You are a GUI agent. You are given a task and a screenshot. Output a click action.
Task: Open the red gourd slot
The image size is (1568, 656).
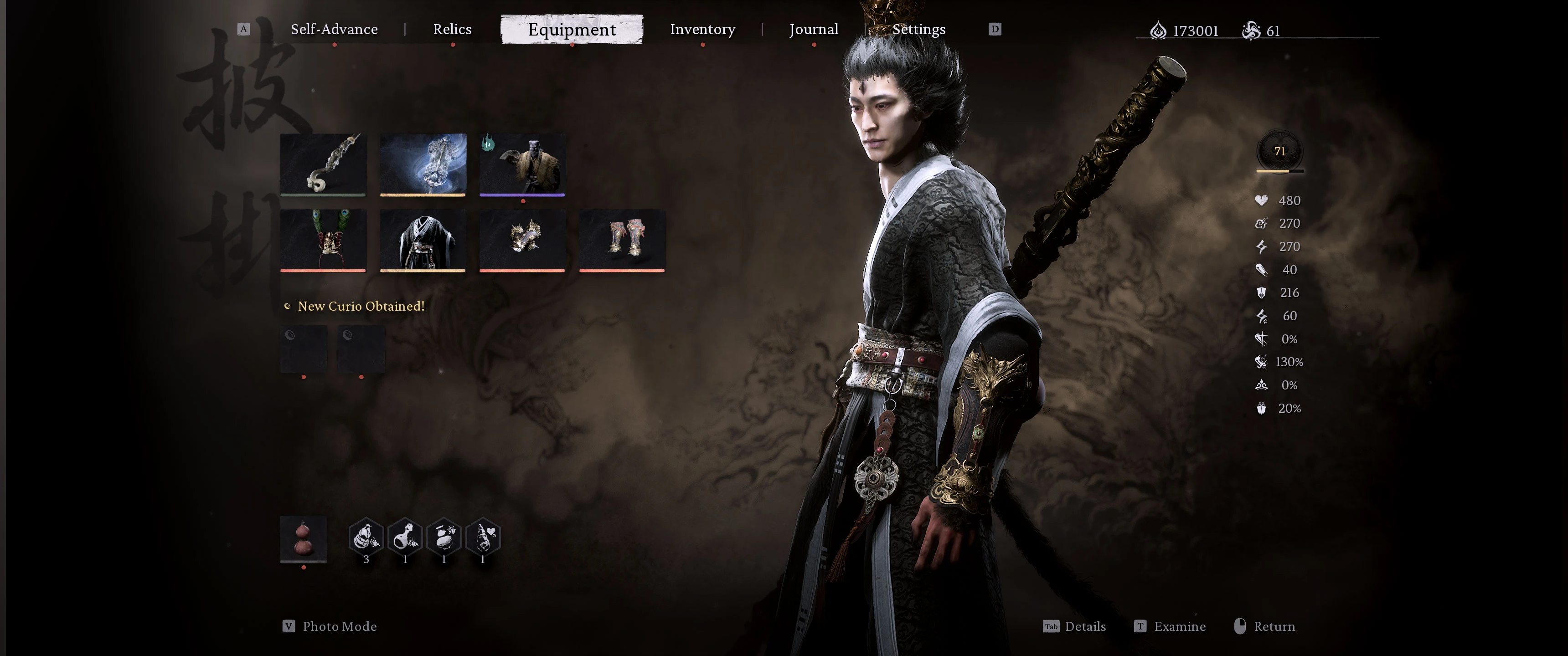[303, 538]
